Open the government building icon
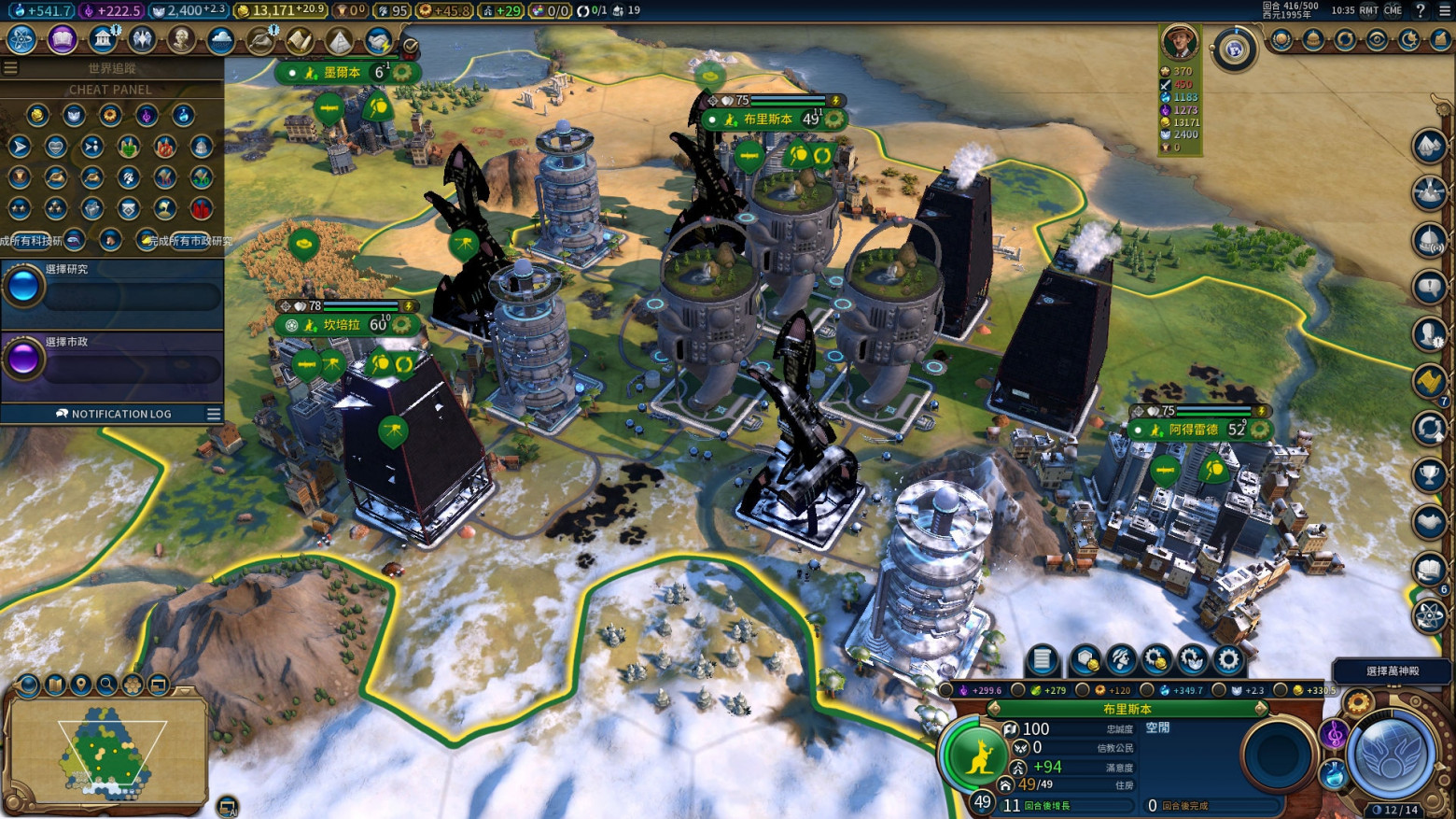This screenshot has height=819, width=1456. tap(102, 39)
